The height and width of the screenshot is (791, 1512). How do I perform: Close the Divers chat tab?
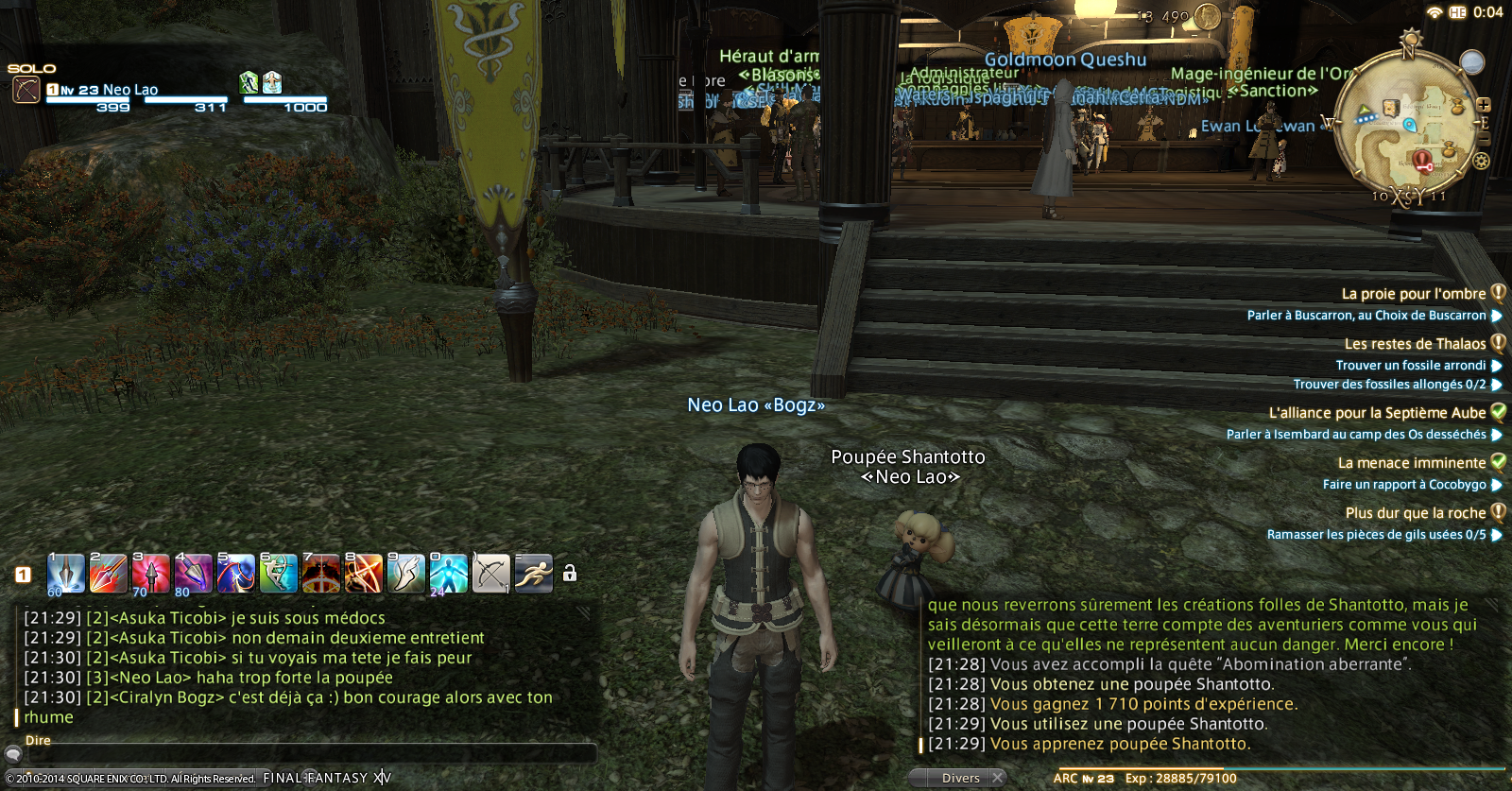(x=997, y=778)
